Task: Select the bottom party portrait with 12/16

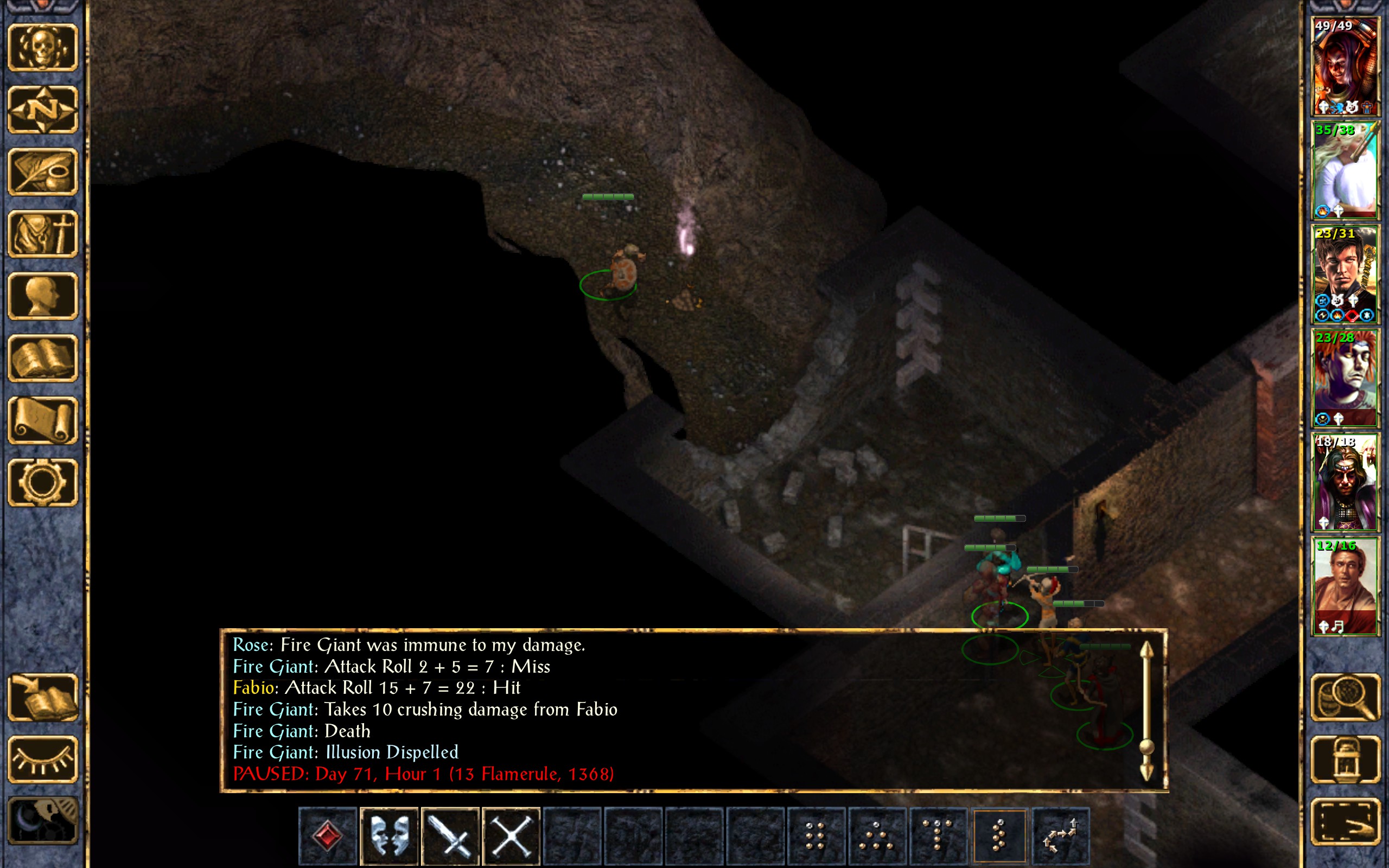Action: tap(1345, 586)
